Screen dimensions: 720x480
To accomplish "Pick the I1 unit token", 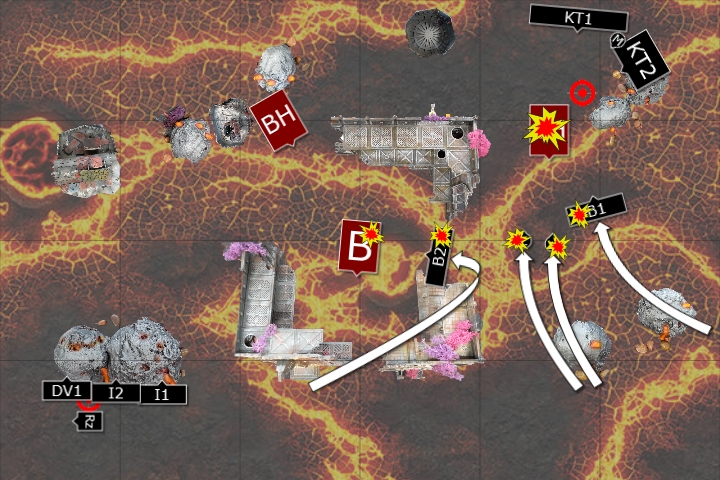I will [x=162, y=395].
